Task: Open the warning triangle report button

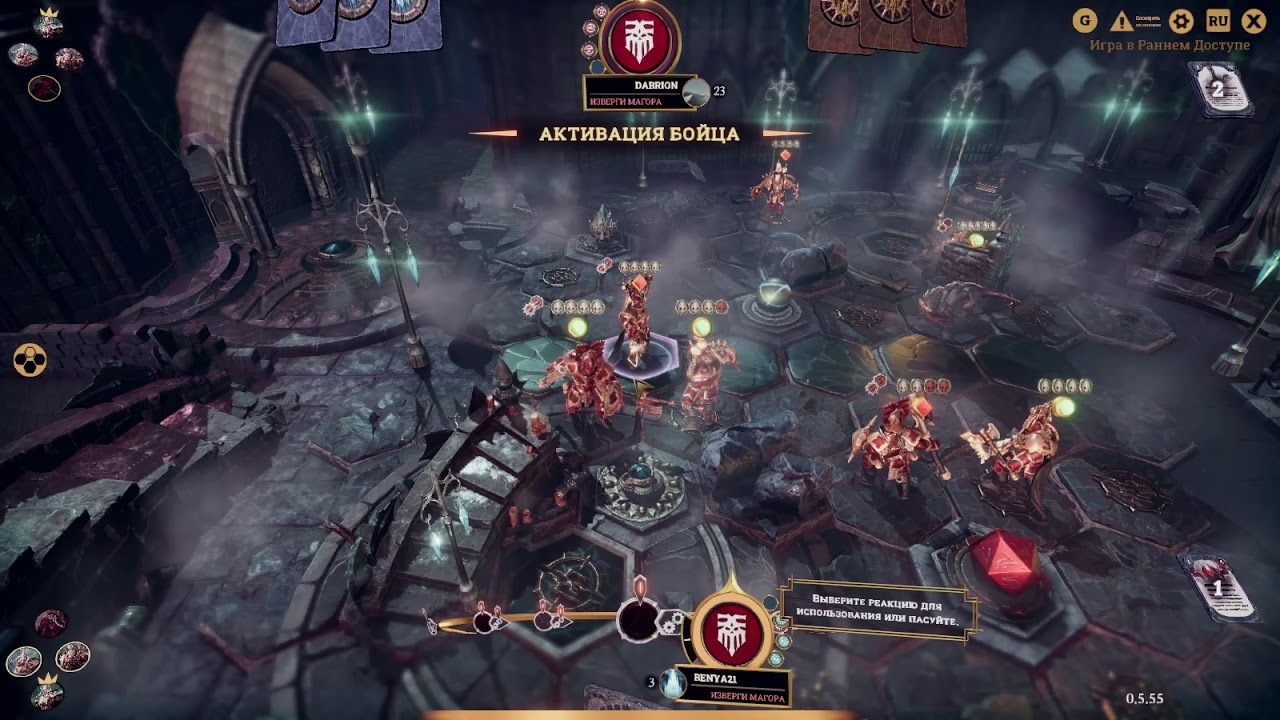Action: pyautogui.click(x=1122, y=21)
